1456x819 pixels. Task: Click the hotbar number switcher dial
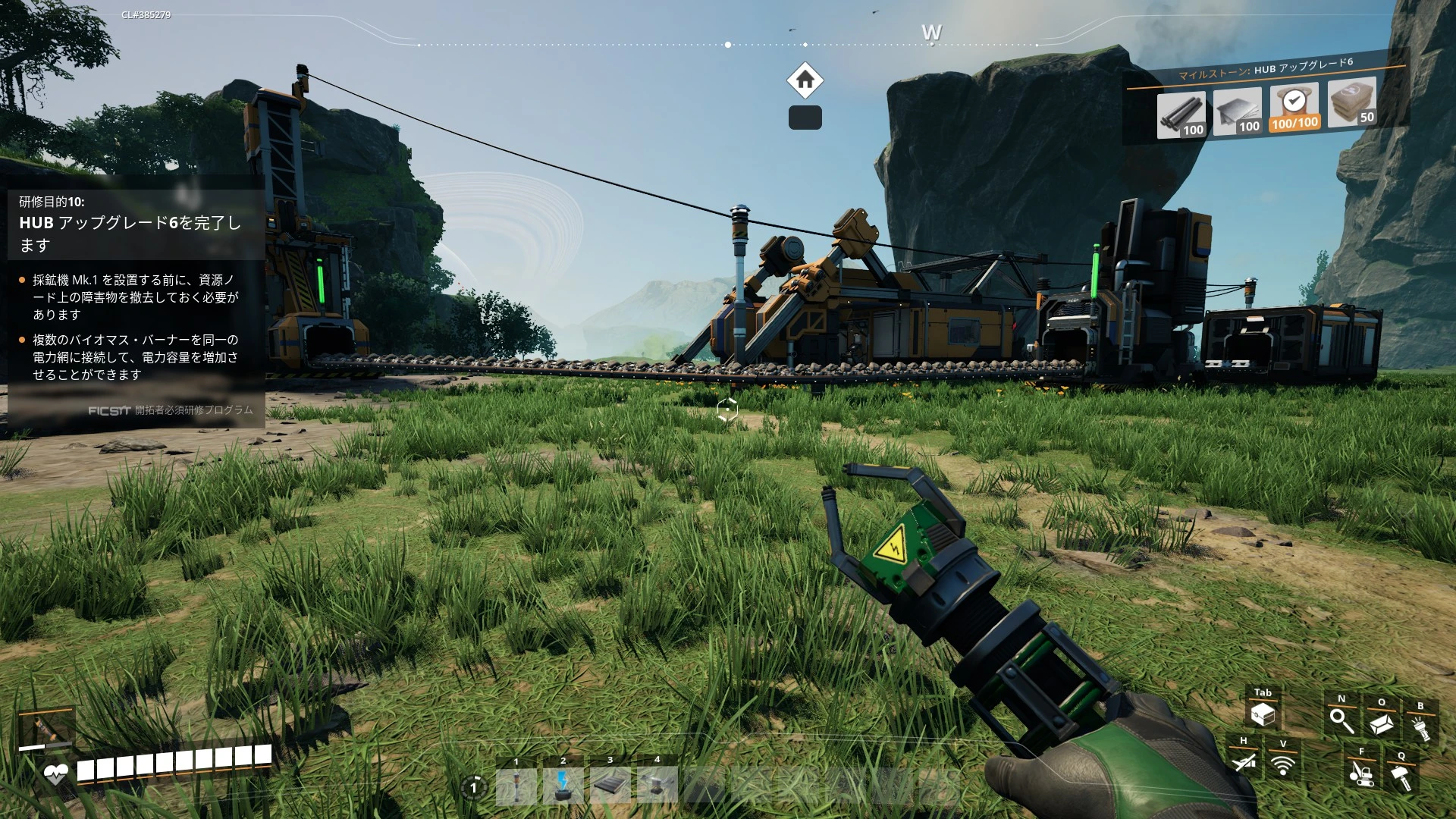(x=474, y=787)
